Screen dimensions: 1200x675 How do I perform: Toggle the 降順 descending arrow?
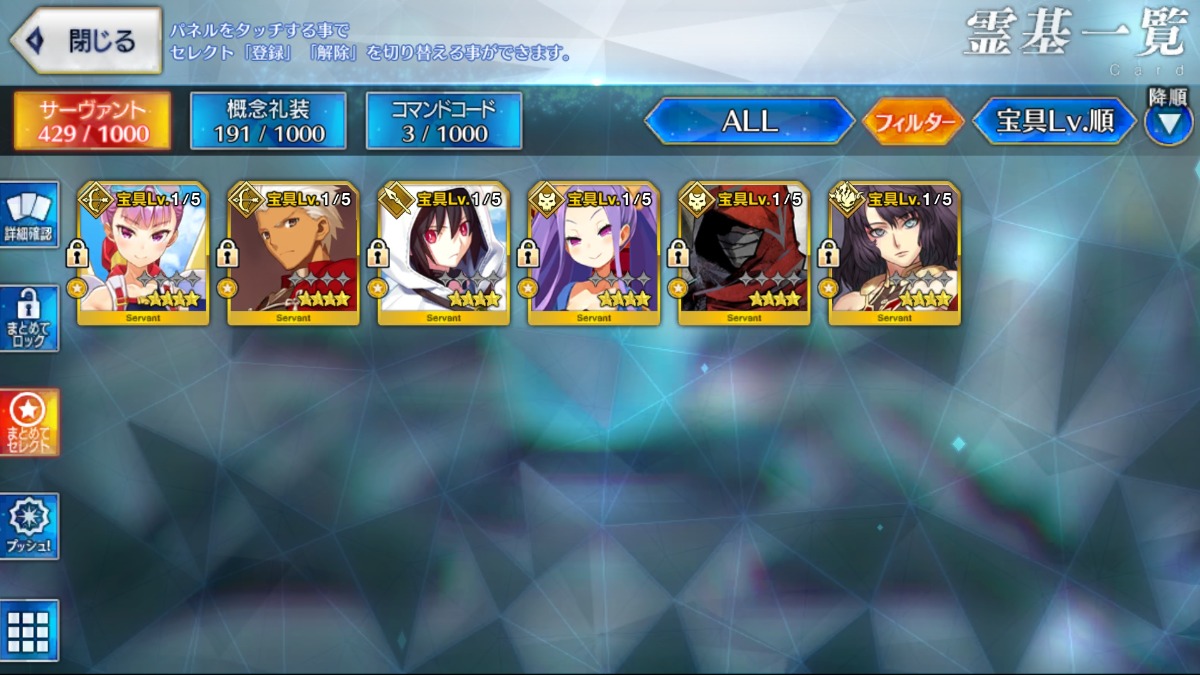[x=1167, y=124]
